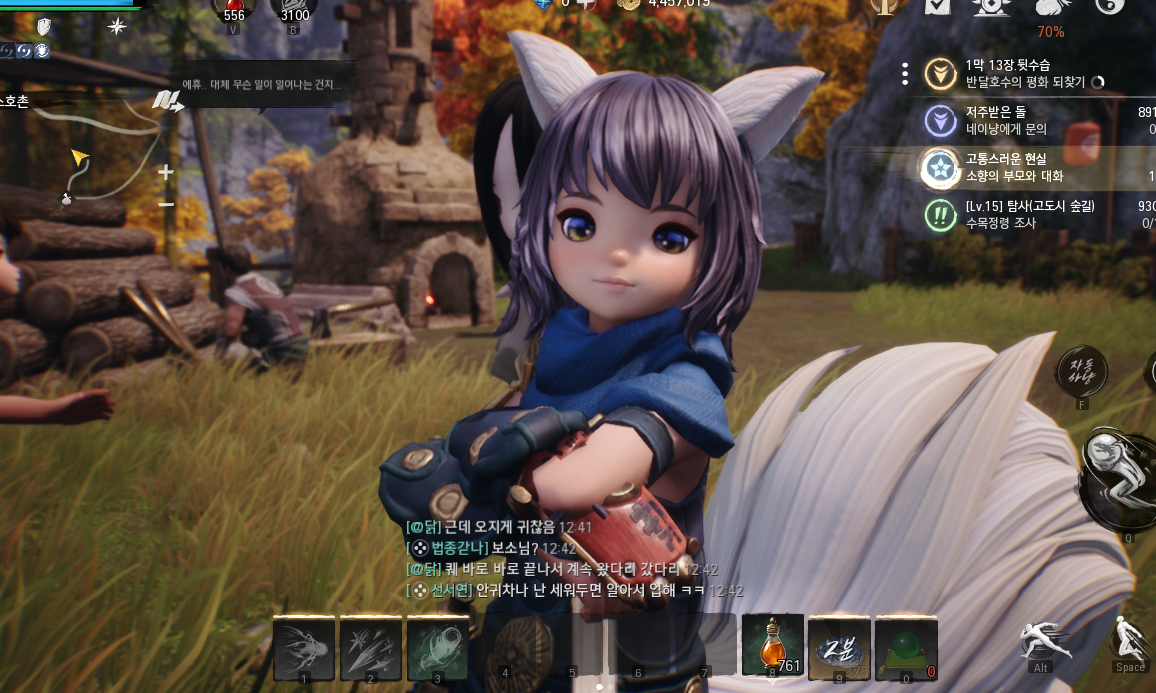Open quest tracker's three-dot options menu

click(x=904, y=73)
